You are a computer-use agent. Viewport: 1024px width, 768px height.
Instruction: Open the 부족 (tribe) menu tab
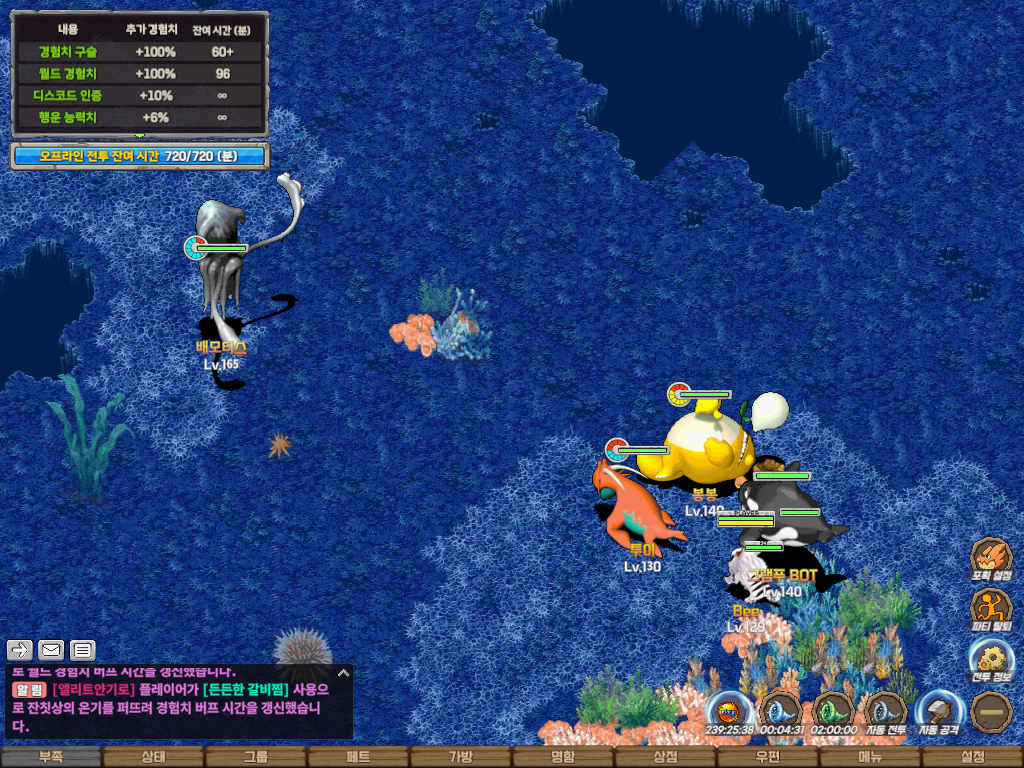(x=51, y=757)
